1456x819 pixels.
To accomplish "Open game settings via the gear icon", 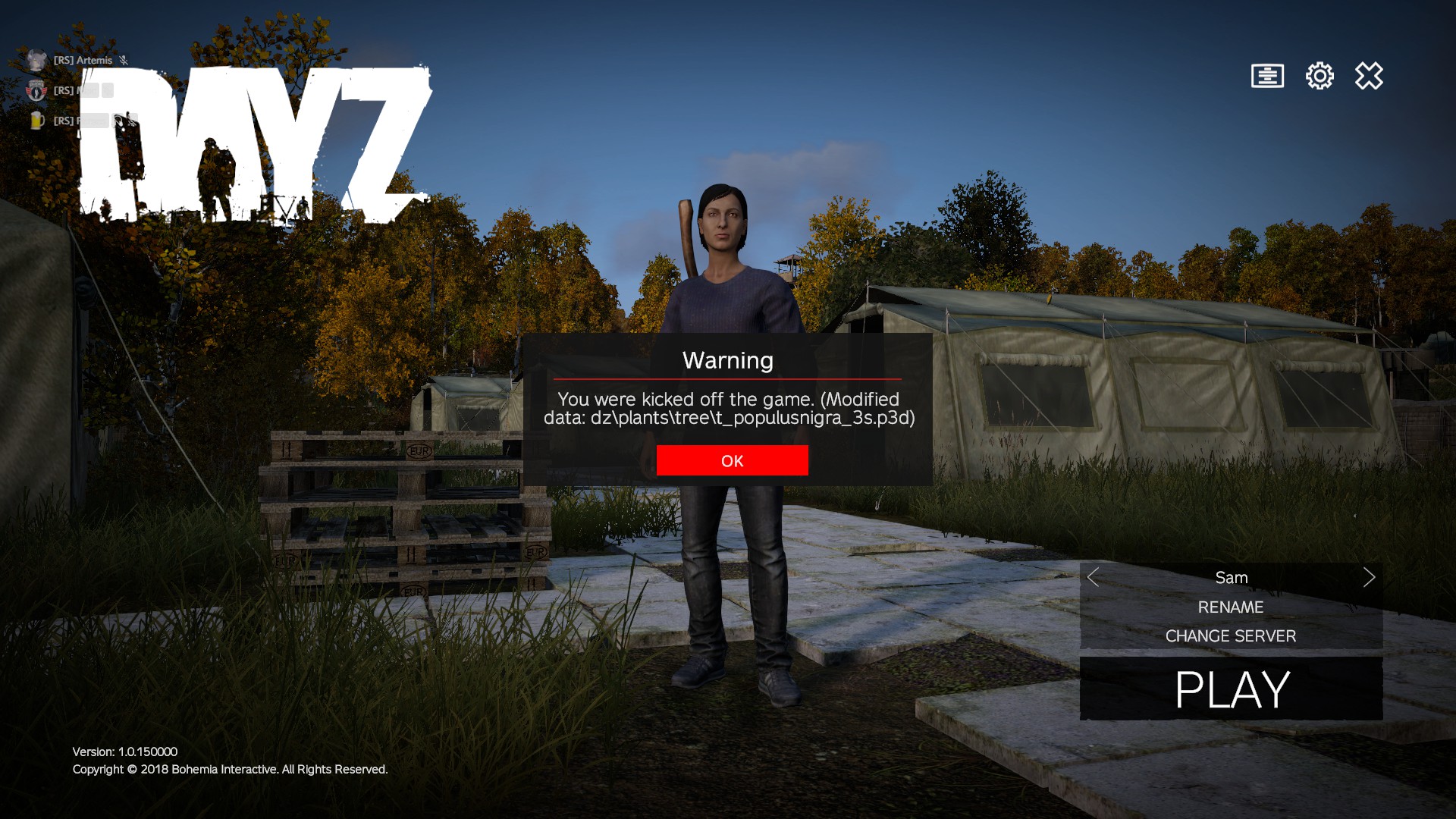I will coord(1319,76).
